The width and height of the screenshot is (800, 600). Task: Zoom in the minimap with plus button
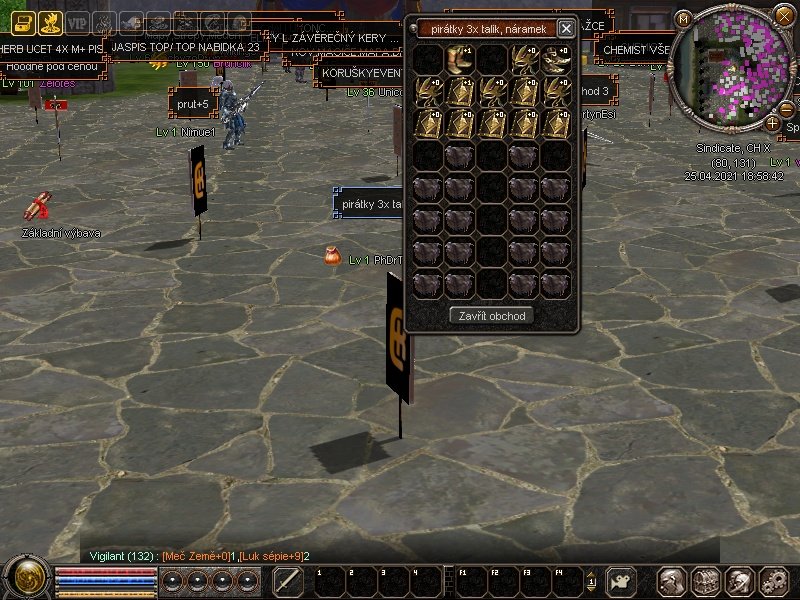[x=773, y=123]
